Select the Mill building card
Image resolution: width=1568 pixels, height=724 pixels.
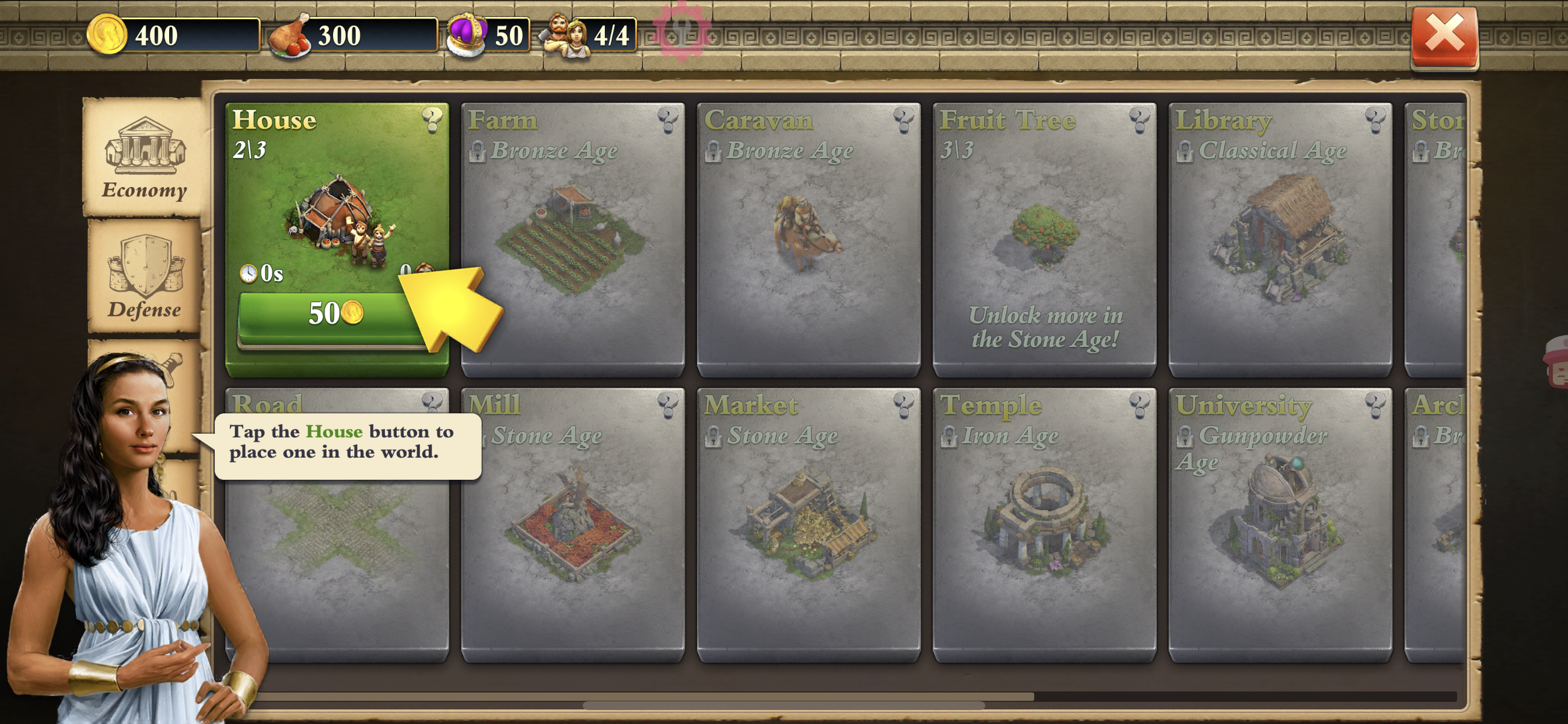[572, 525]
